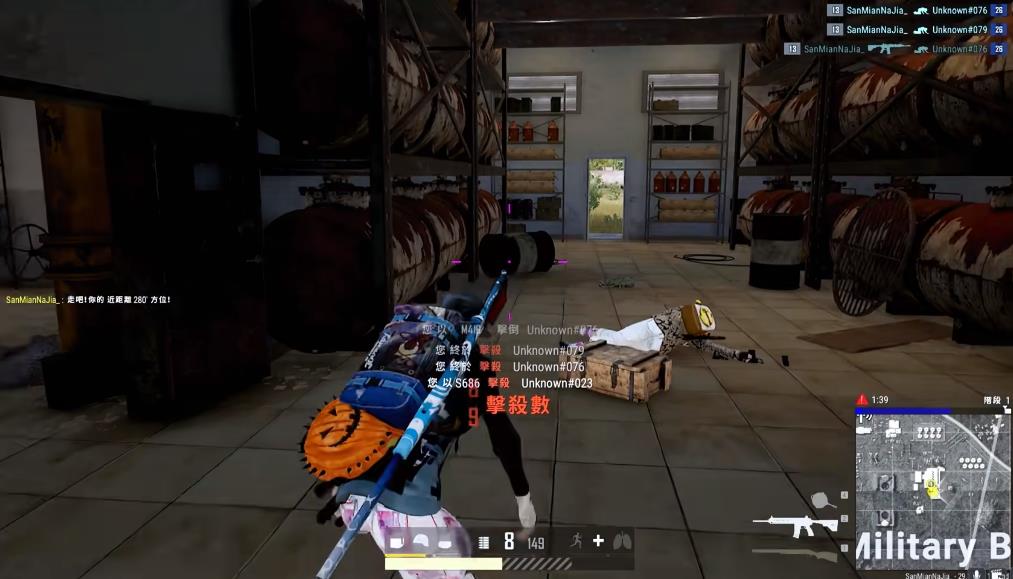Click the helmet equipment icon
This screenshot has height=579, width=1013.
[421, 542]
